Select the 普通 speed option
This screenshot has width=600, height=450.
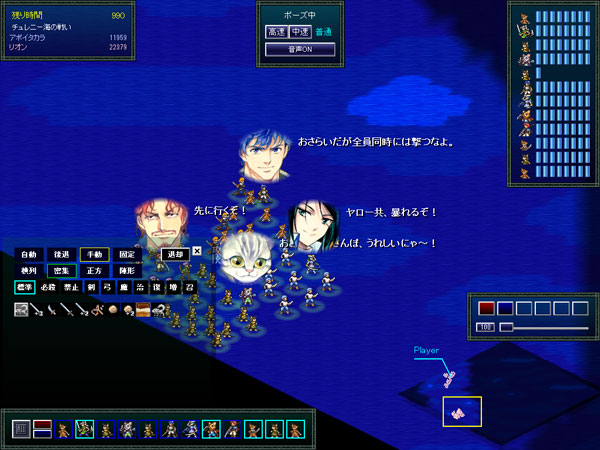[322, 32]
